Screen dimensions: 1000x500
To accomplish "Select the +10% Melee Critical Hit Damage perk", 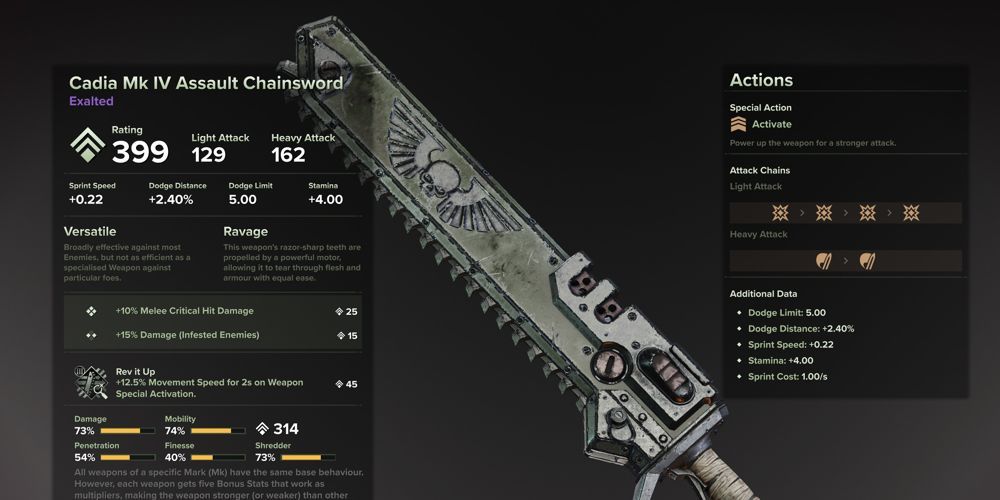I will tap(184, 311).
